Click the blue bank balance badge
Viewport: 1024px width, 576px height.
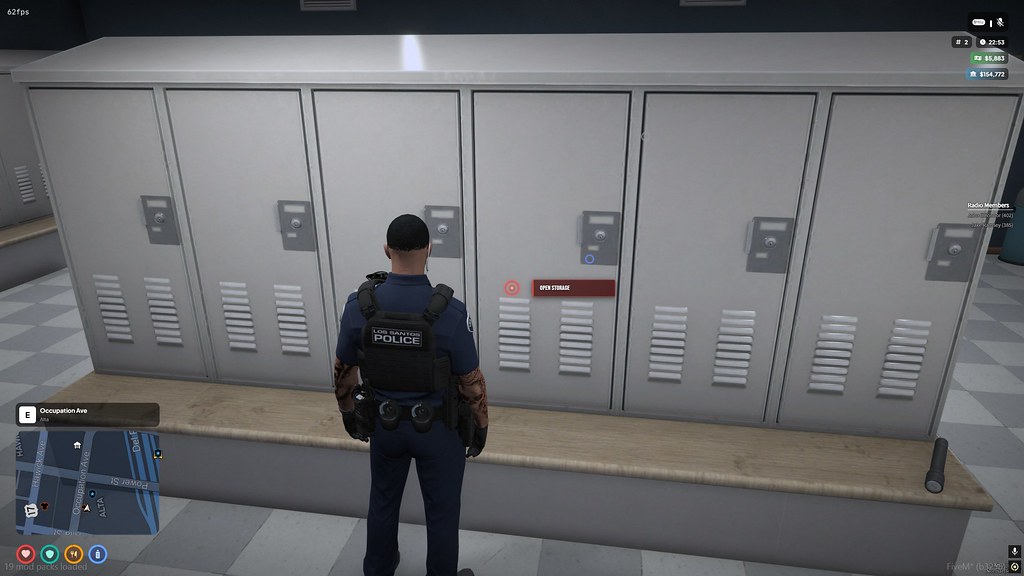986,74
